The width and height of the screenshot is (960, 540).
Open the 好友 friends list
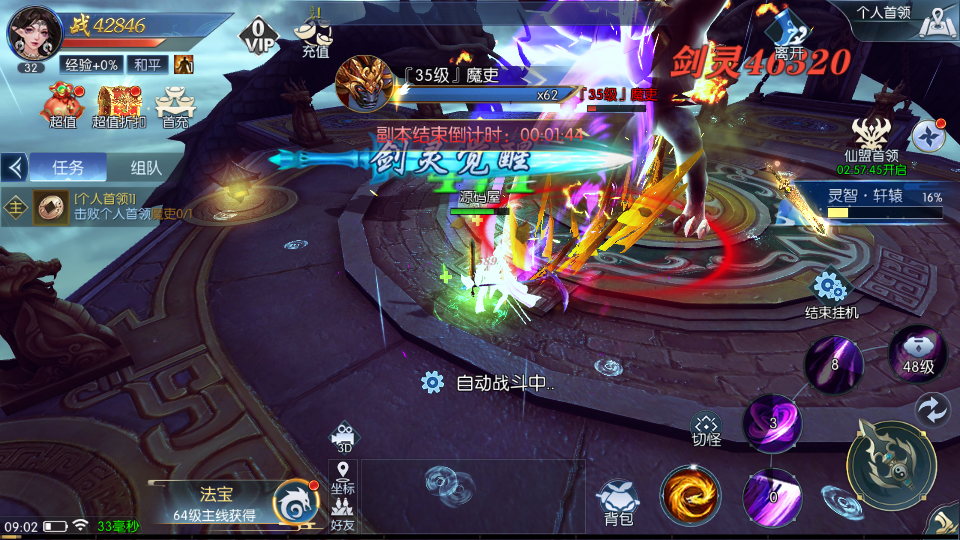coord(343,514)
